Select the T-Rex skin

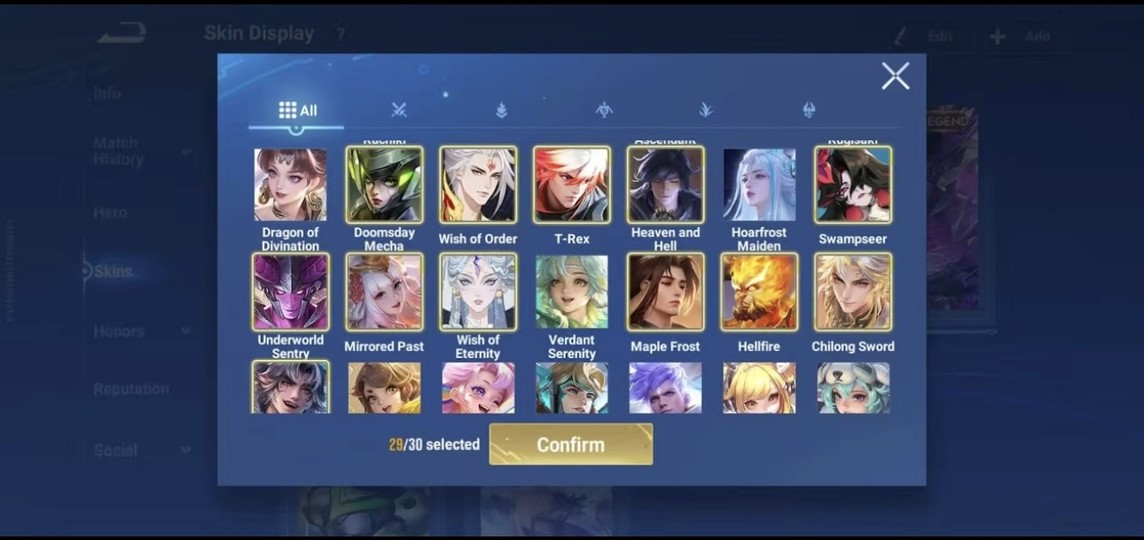coord(572,185)
